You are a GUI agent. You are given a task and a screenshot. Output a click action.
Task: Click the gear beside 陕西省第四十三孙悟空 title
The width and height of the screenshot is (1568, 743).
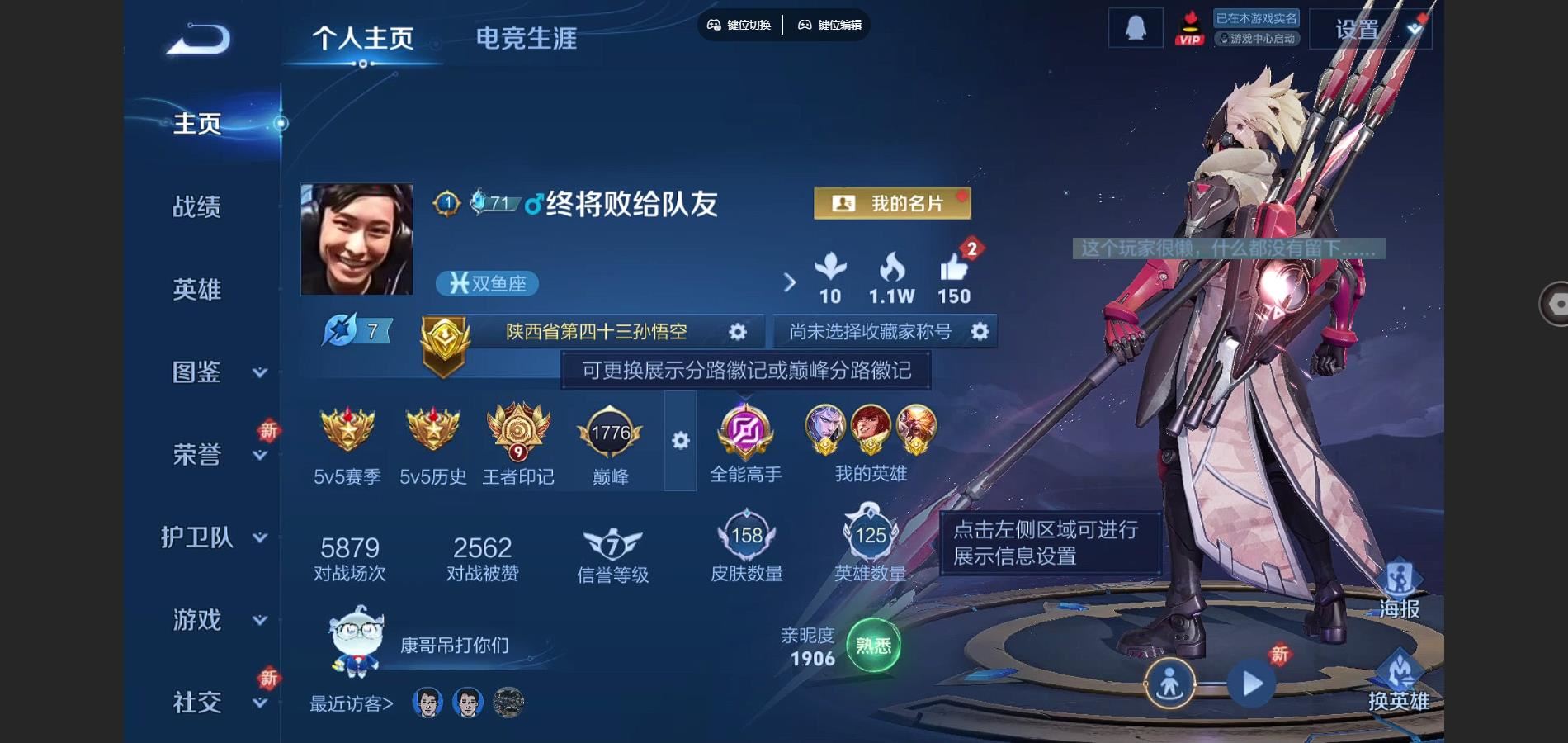tap(737, 332)
